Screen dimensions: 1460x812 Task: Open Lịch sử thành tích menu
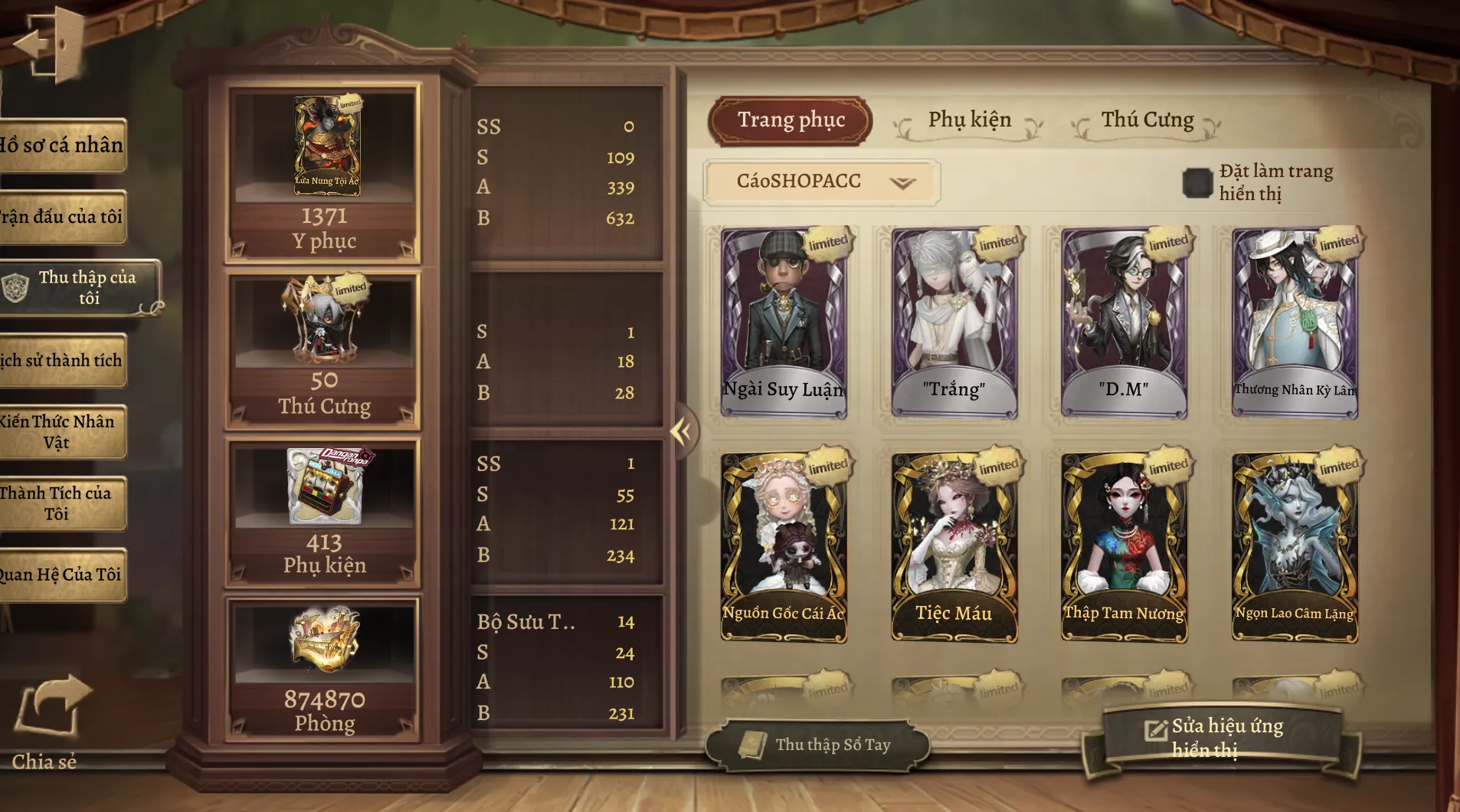pyautogui.click(x=61, y=360)
